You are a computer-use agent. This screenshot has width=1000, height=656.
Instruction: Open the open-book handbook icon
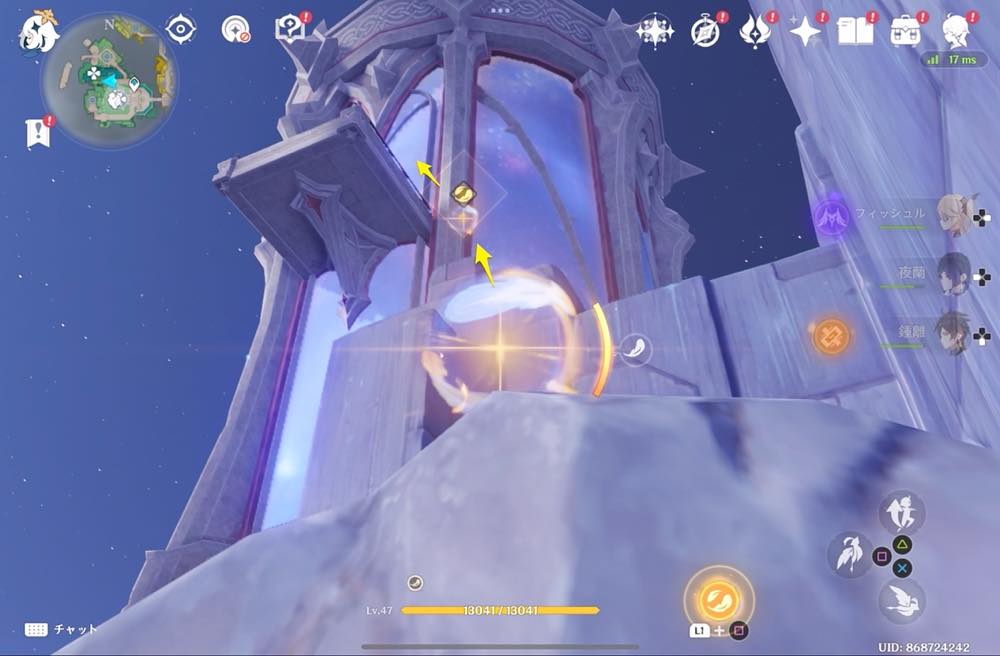coord(856,31)
